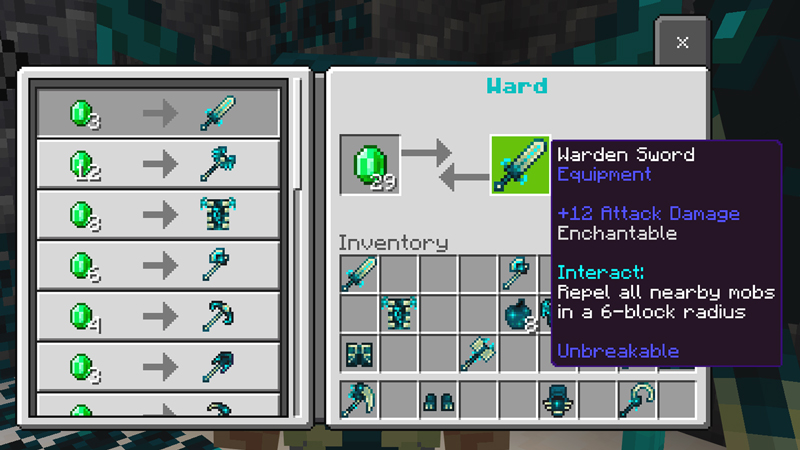Screen dimensions: 800x450
Task: Select the dark orb stack of 8
Action: [x=520, y=313]
